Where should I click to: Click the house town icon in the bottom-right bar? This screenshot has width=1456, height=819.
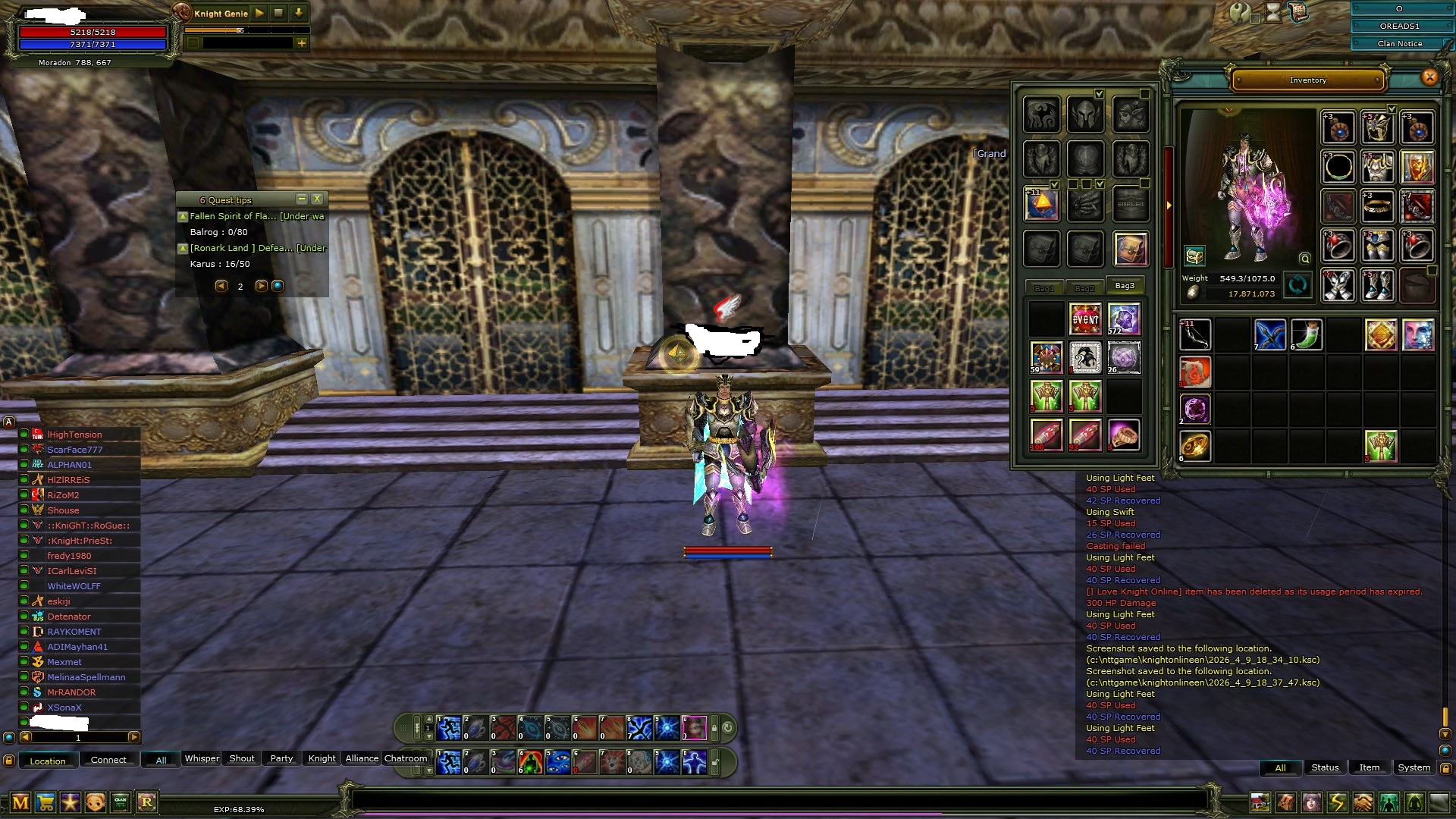1260,802
